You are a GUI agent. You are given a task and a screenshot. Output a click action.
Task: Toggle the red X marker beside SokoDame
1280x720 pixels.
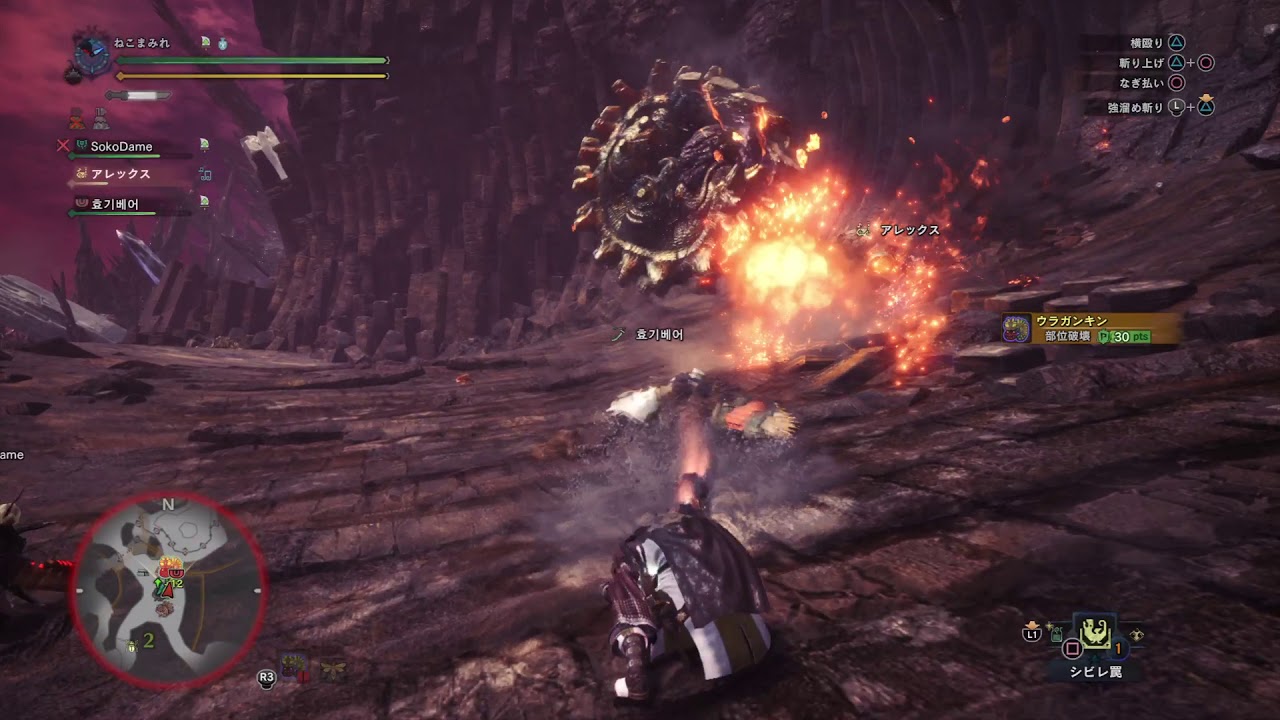(63, 146)
